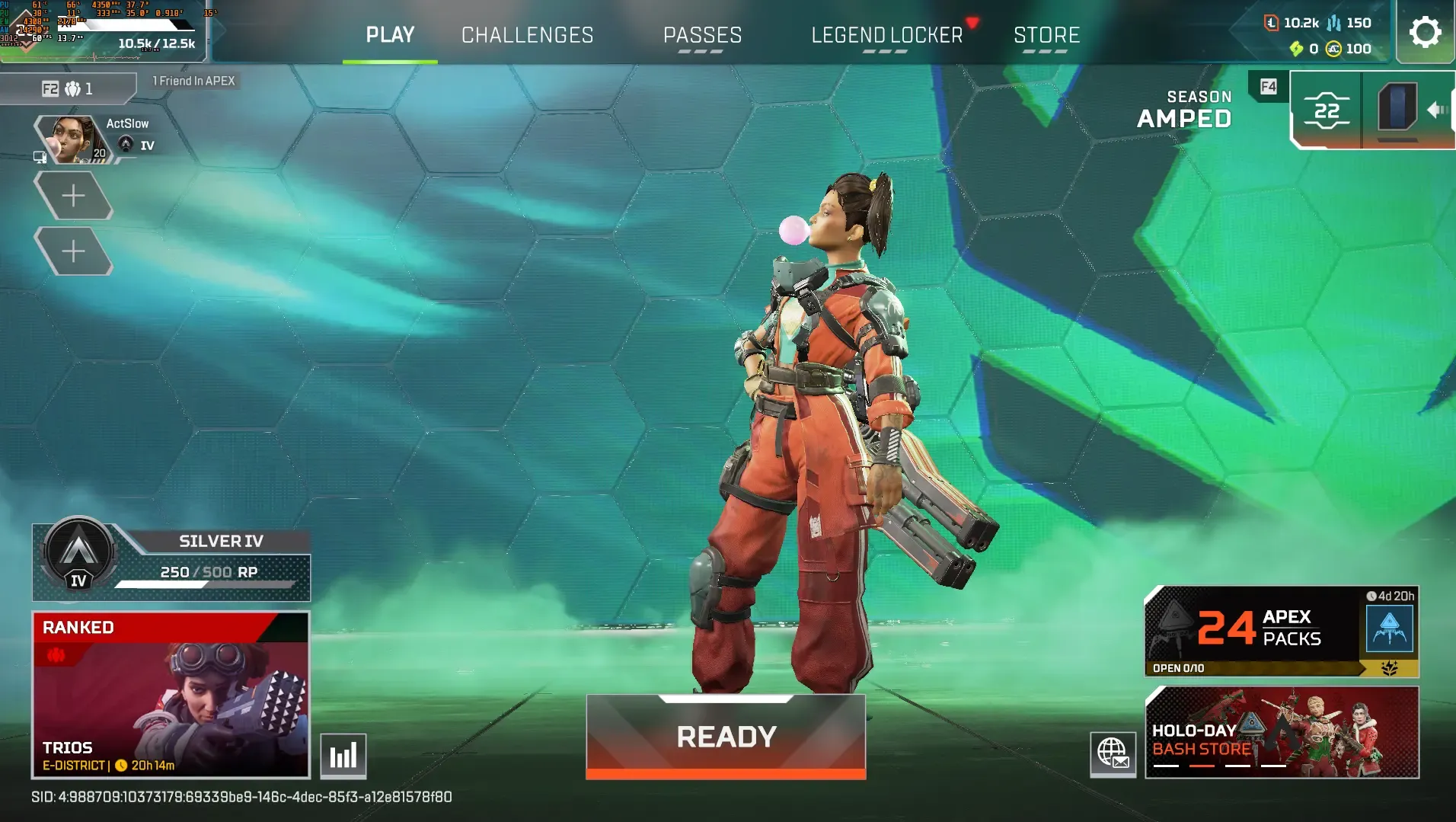Open the STORE menu

(x=1047, y=34)
